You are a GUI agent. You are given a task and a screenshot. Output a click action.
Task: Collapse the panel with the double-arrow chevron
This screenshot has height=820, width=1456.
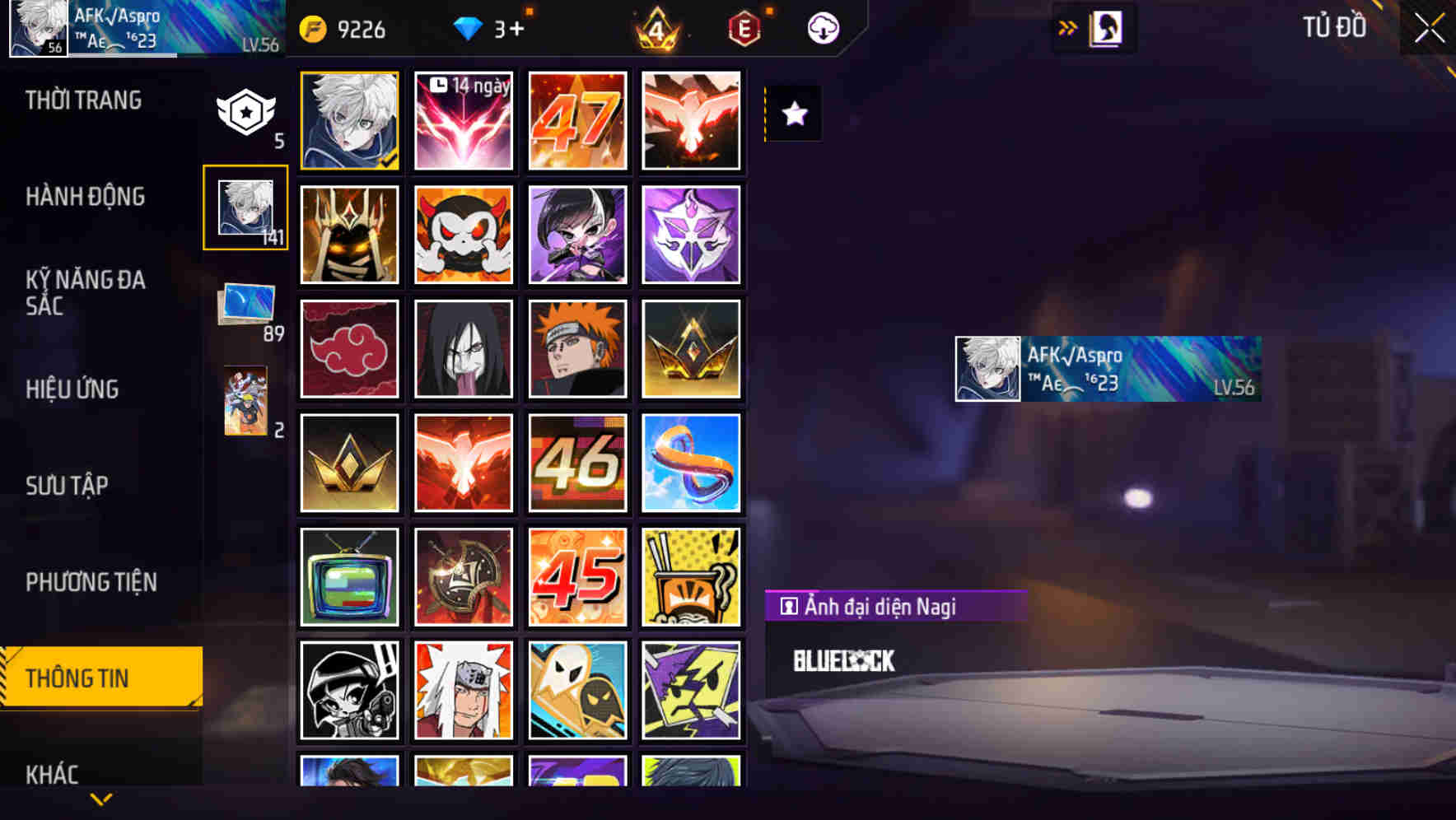pyautogui.click(x=1068, y=27)
